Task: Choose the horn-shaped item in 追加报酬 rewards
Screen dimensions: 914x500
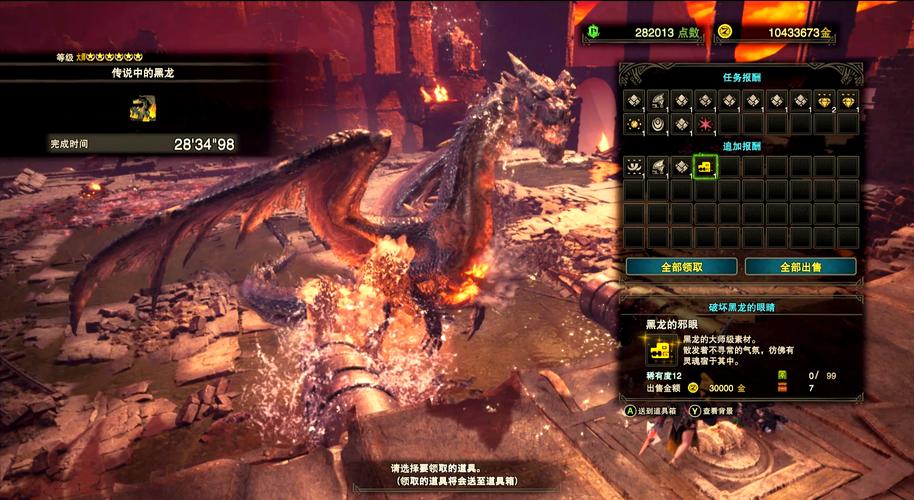Action: (x=633, y=166)
